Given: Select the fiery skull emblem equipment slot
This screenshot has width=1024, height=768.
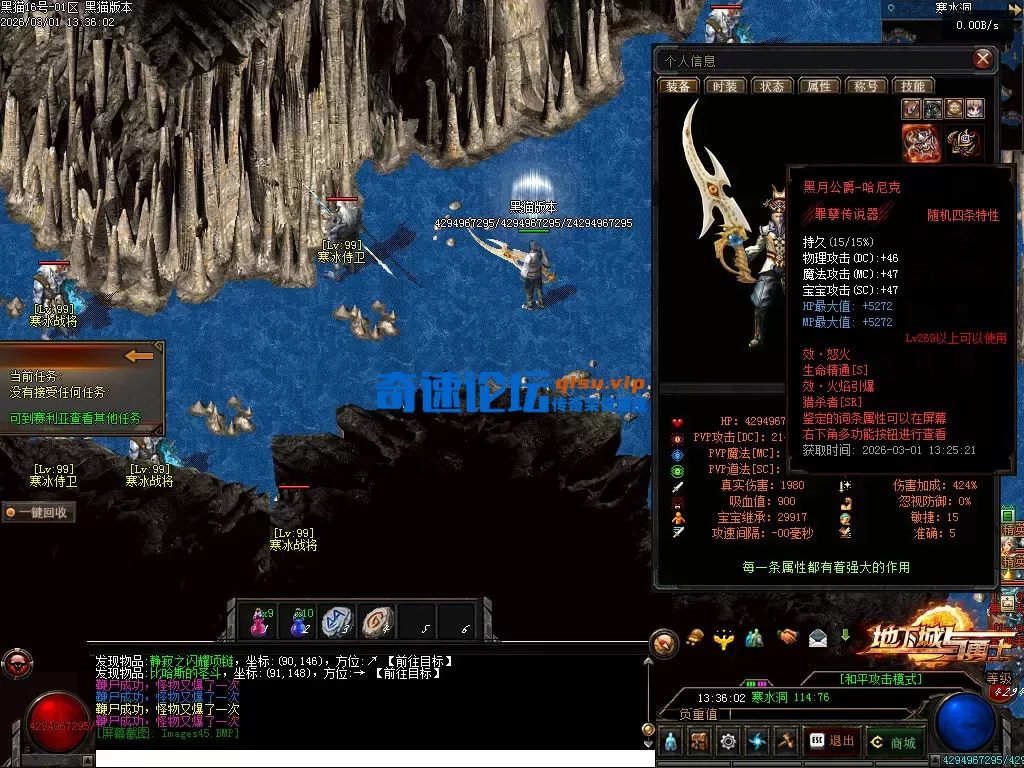Looking at the screenshot, I should click(x=920, y=143).
